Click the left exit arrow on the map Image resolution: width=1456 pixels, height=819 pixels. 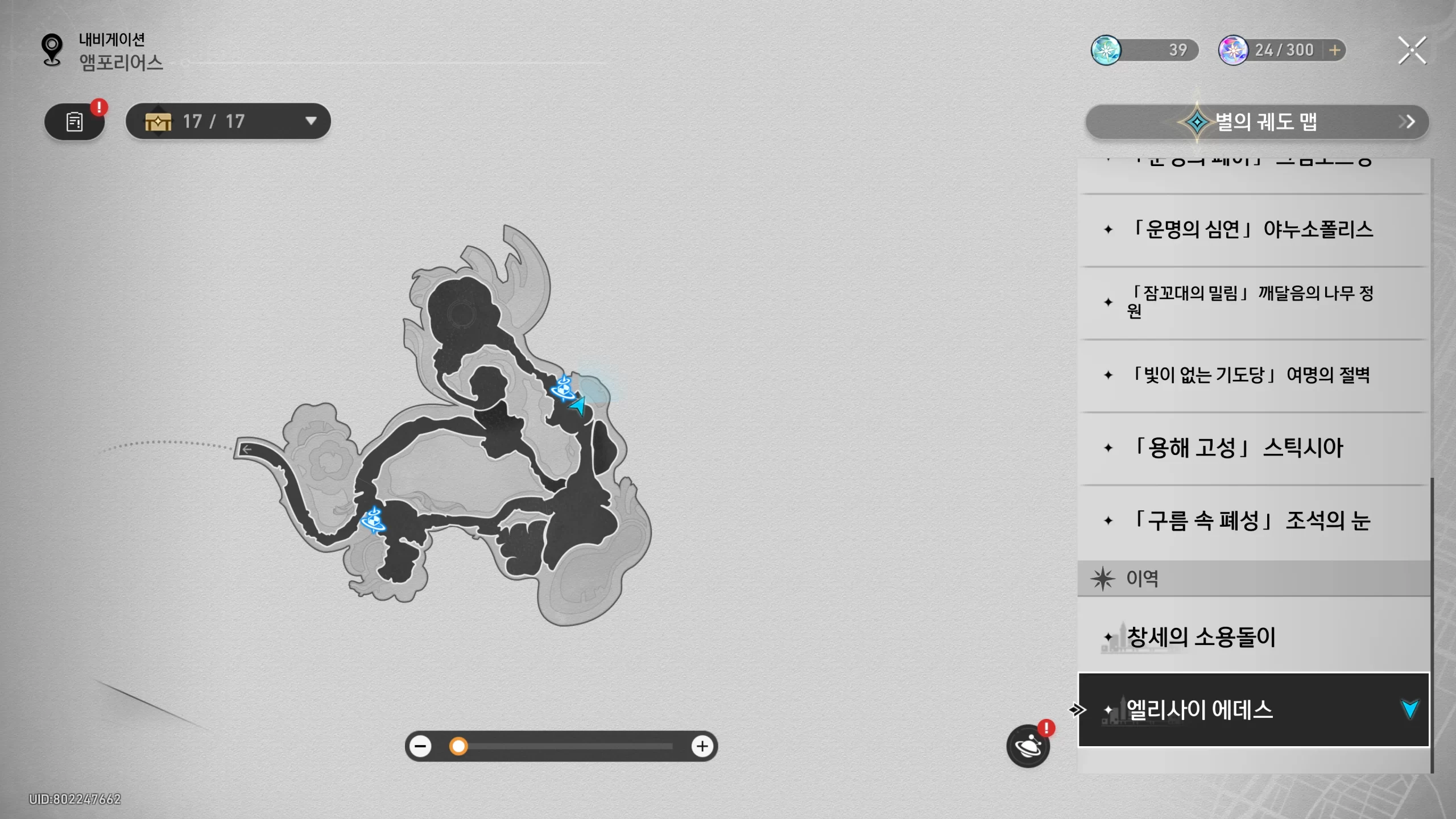(x=247, y=449)
